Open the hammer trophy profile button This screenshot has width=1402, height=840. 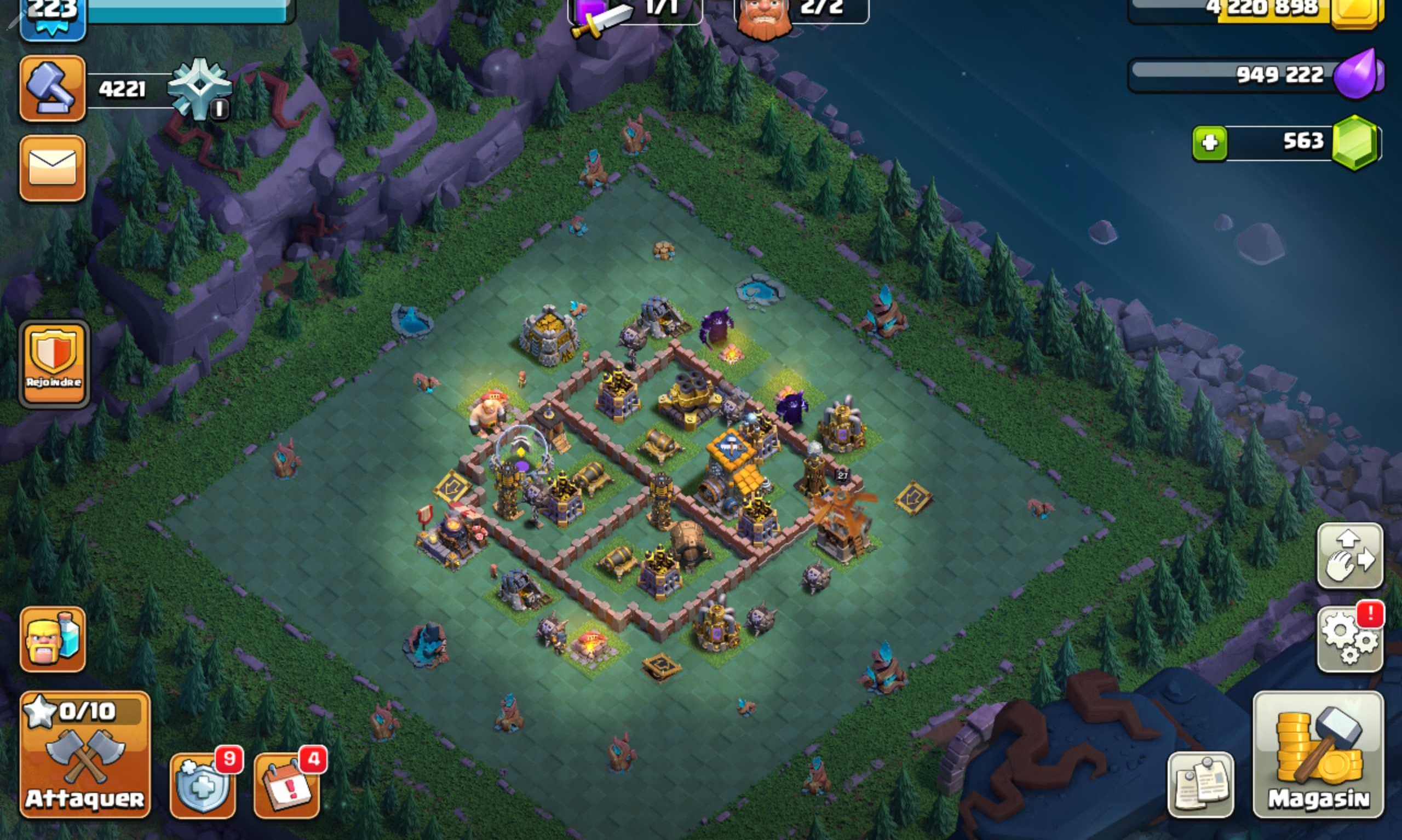pyautogui.click(x=53, y=88)
